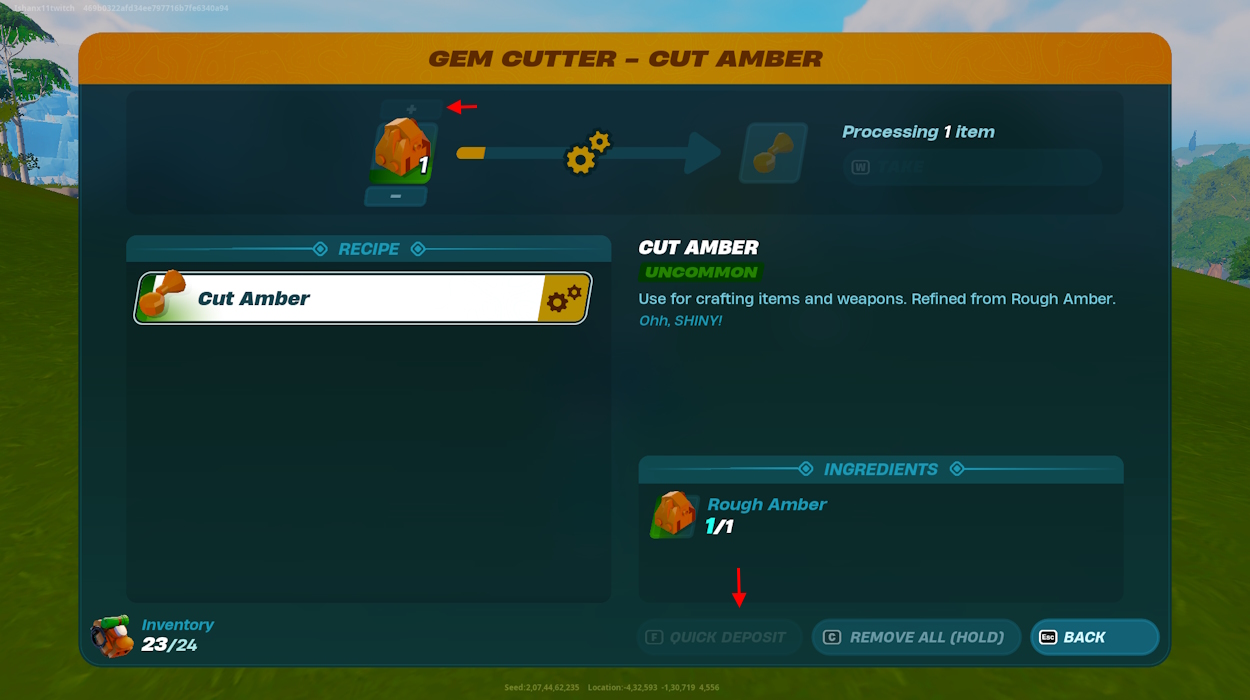The image size is (1250, 700).
Task: Select the Cut Amber recipe row
Action: coord(362,298)
